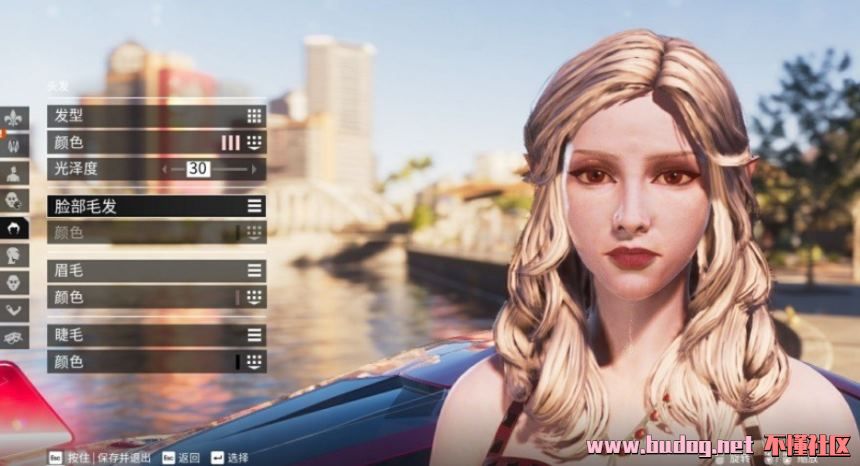Select the hair silhouette category tab
860x466 pixels.
(x=15, y=228)
